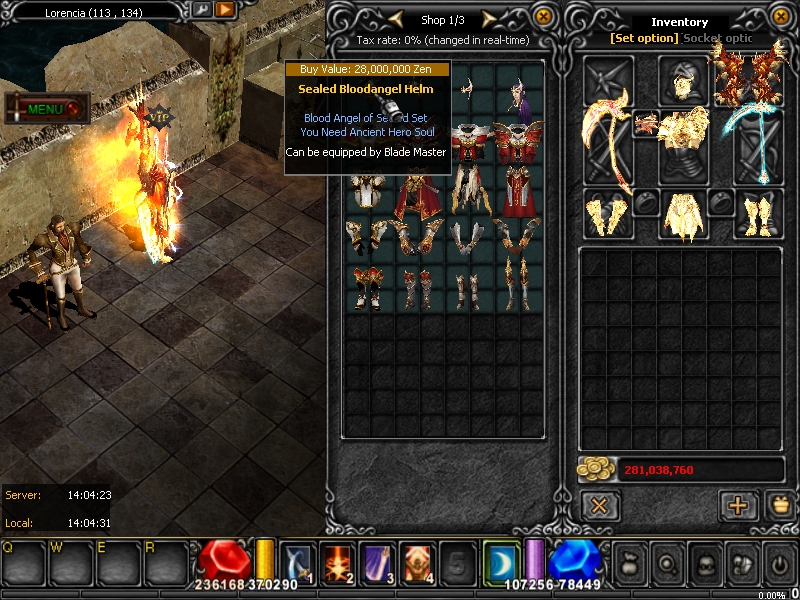Select the equipped golden gloves slot
800x600 pixels.
[x=608, y=214]
